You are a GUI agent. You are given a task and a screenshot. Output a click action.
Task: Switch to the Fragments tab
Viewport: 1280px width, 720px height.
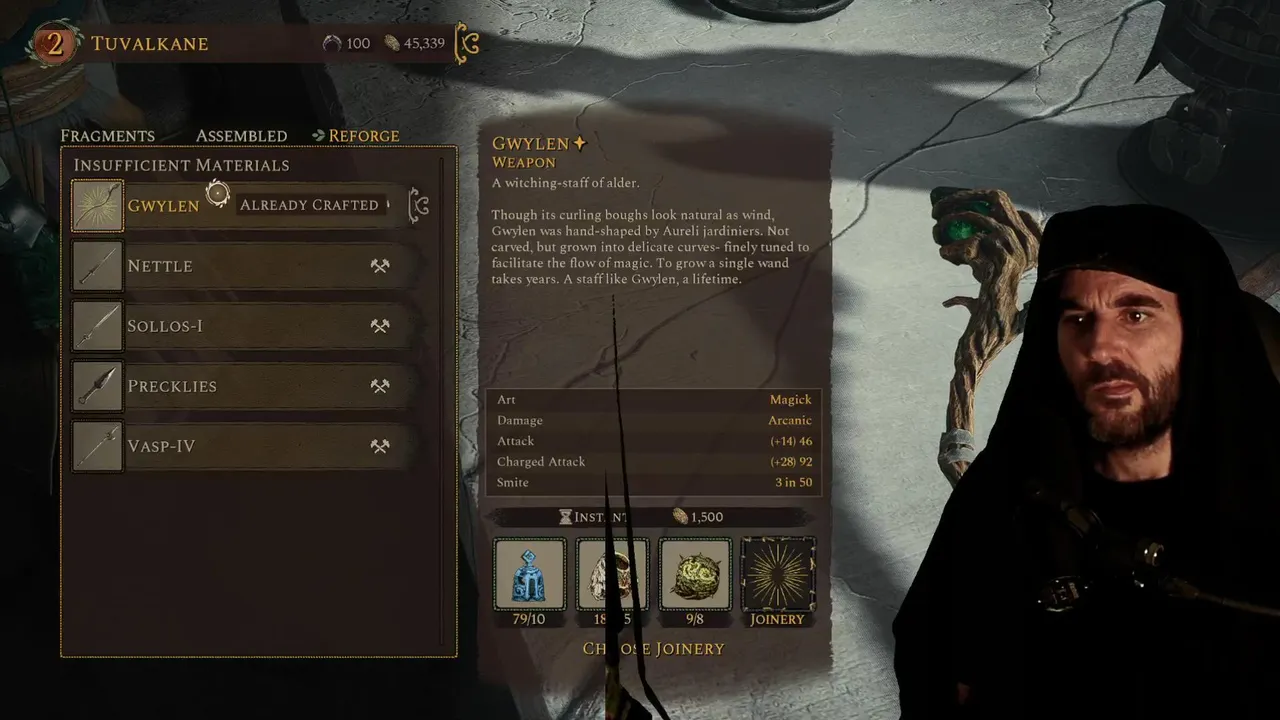point(107,136)
